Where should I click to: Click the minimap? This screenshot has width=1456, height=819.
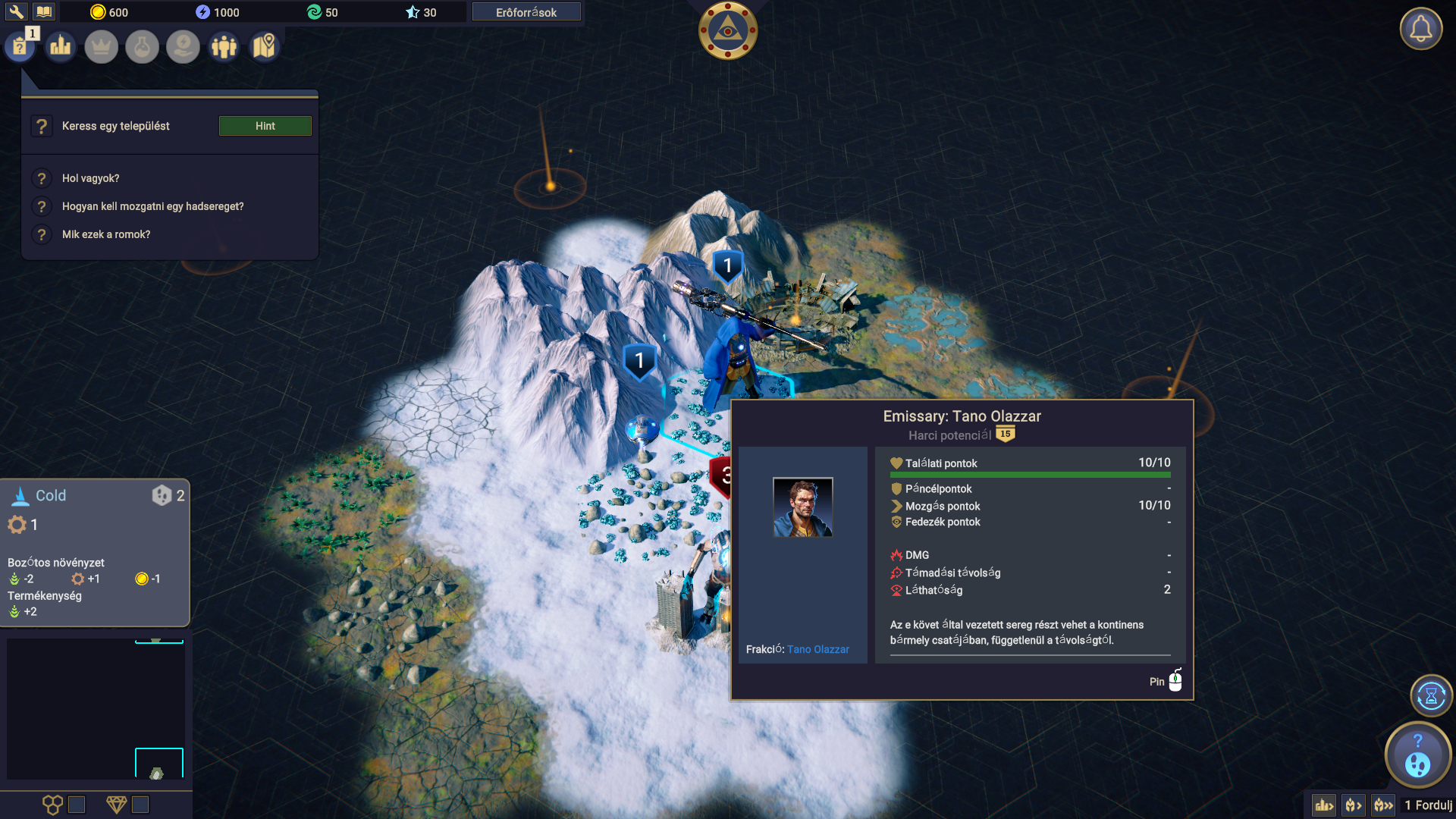(x=96, y=709)
